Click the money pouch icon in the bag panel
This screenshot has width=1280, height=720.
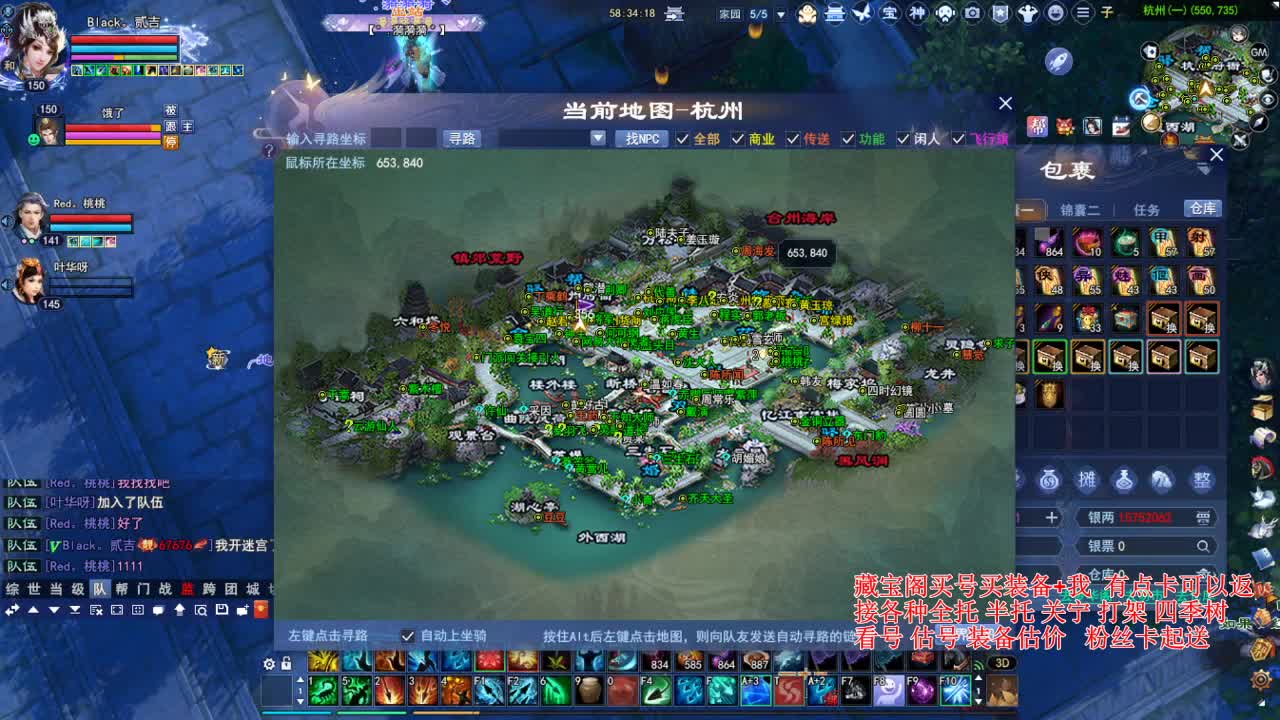[1049, 479]
